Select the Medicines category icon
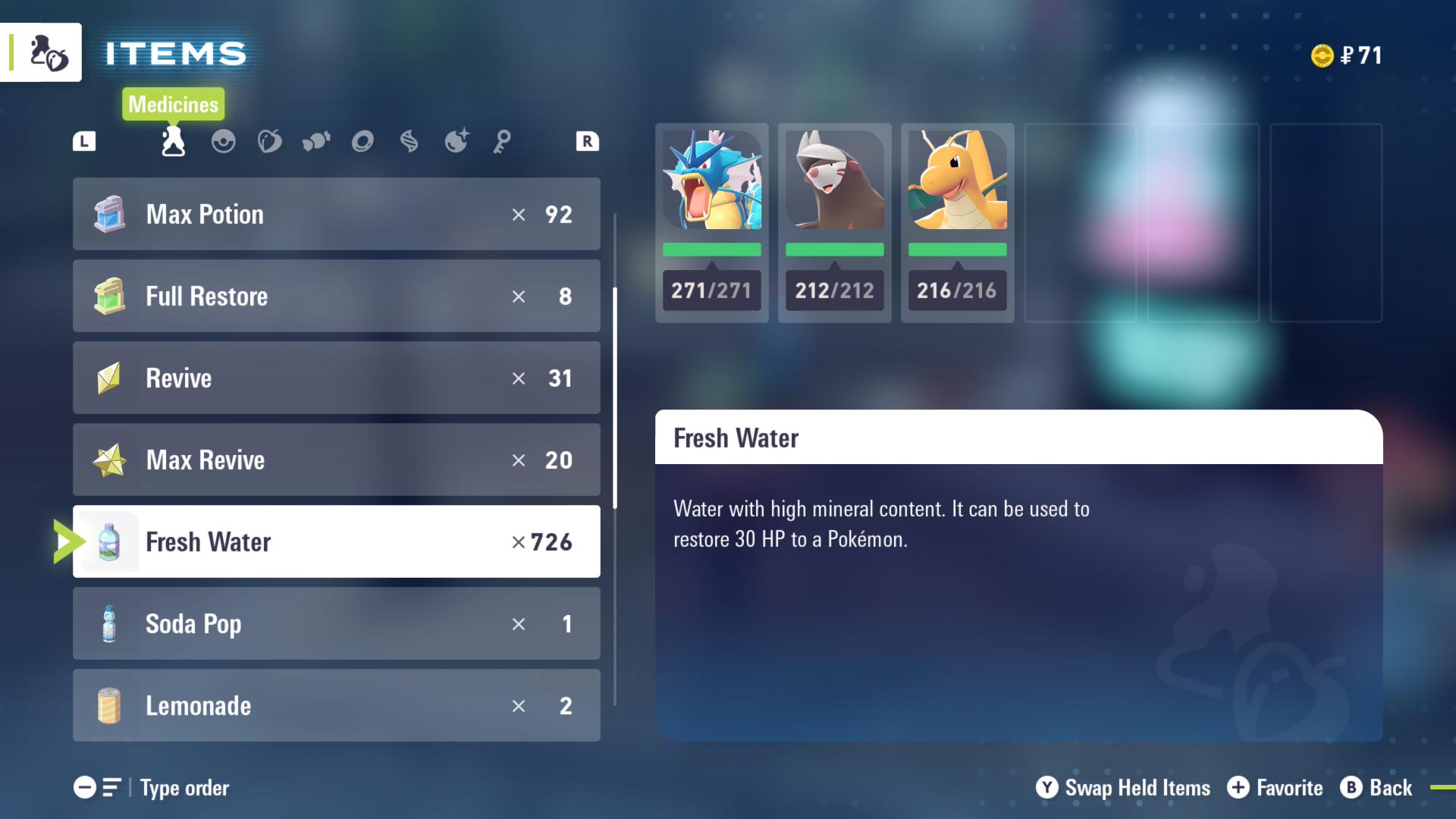The height and width of the screenshot is (819, 1456). click(174, 142)
